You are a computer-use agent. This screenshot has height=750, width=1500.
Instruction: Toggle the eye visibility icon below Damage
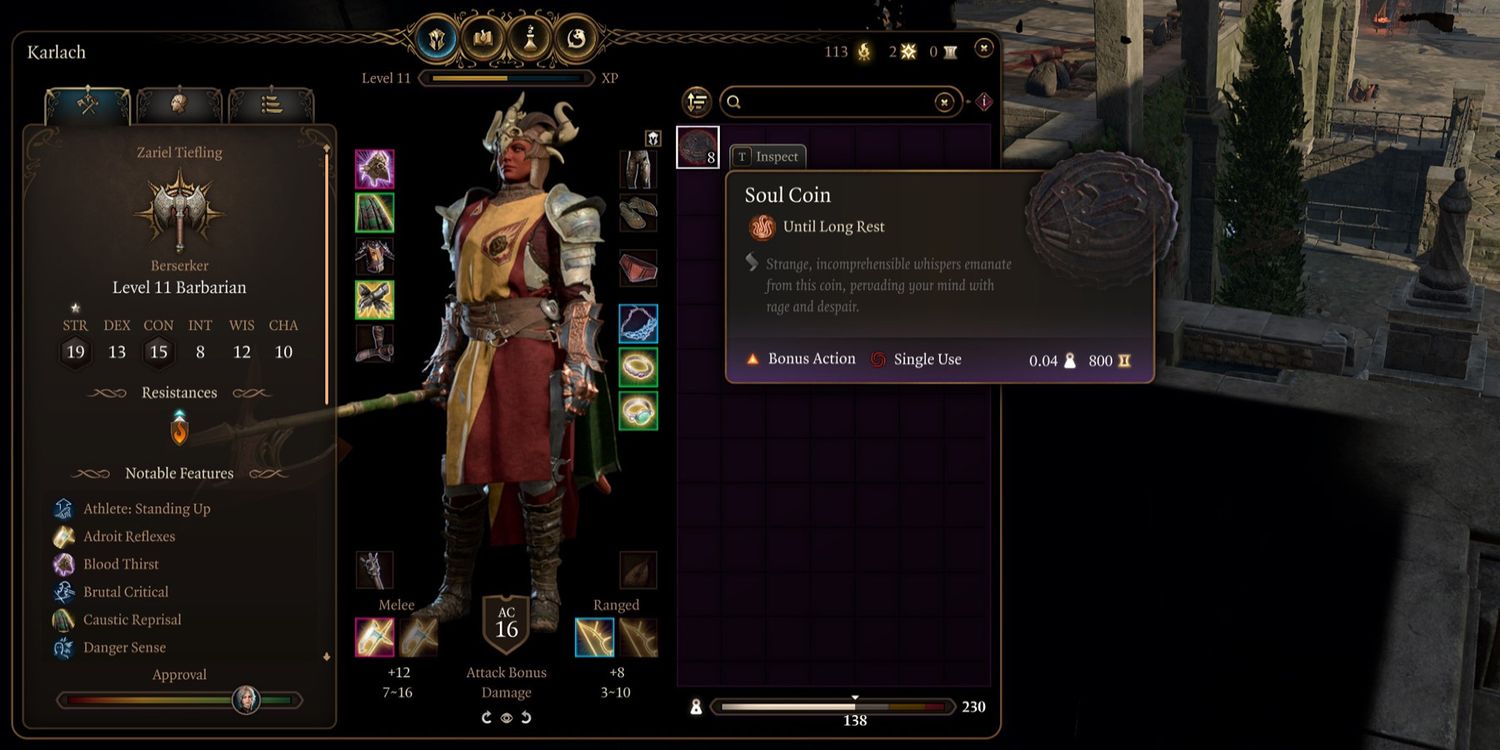click(506, 717)
